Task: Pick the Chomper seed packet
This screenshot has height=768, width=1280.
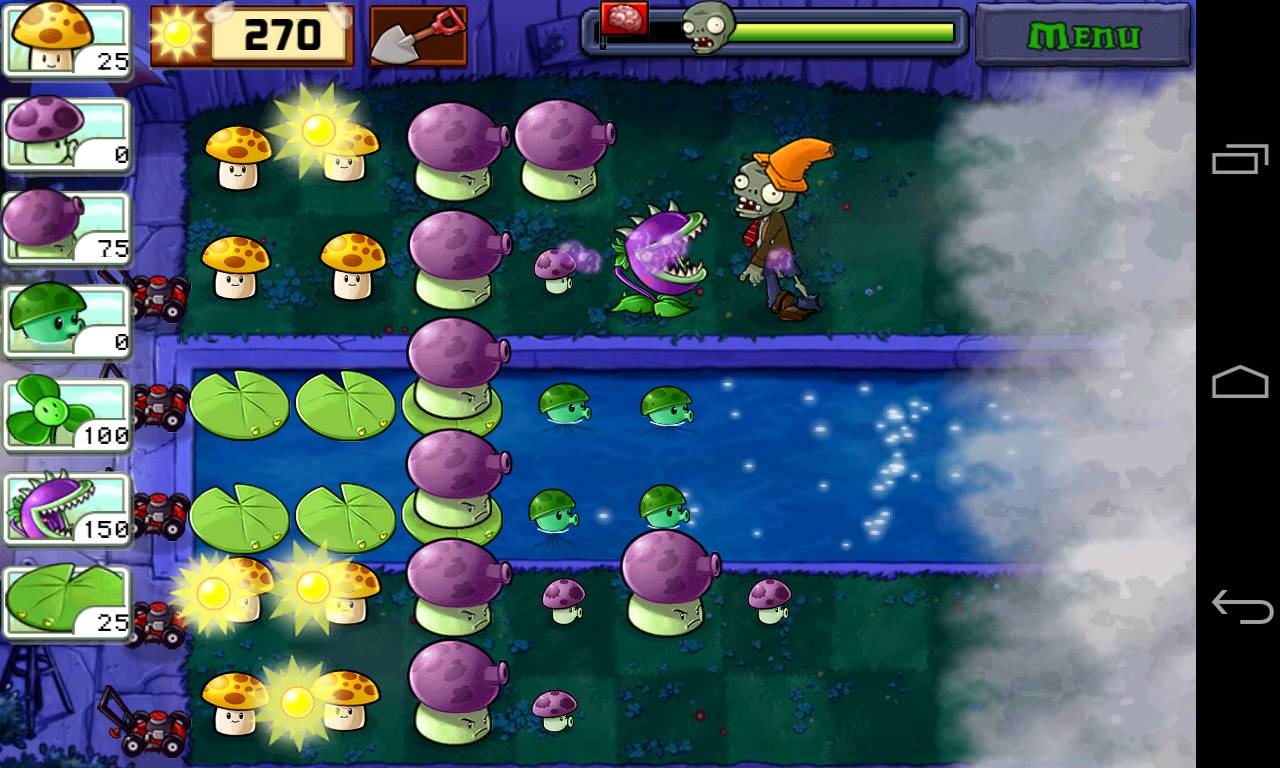Action: pyautogui.click(x=65, y=507)
